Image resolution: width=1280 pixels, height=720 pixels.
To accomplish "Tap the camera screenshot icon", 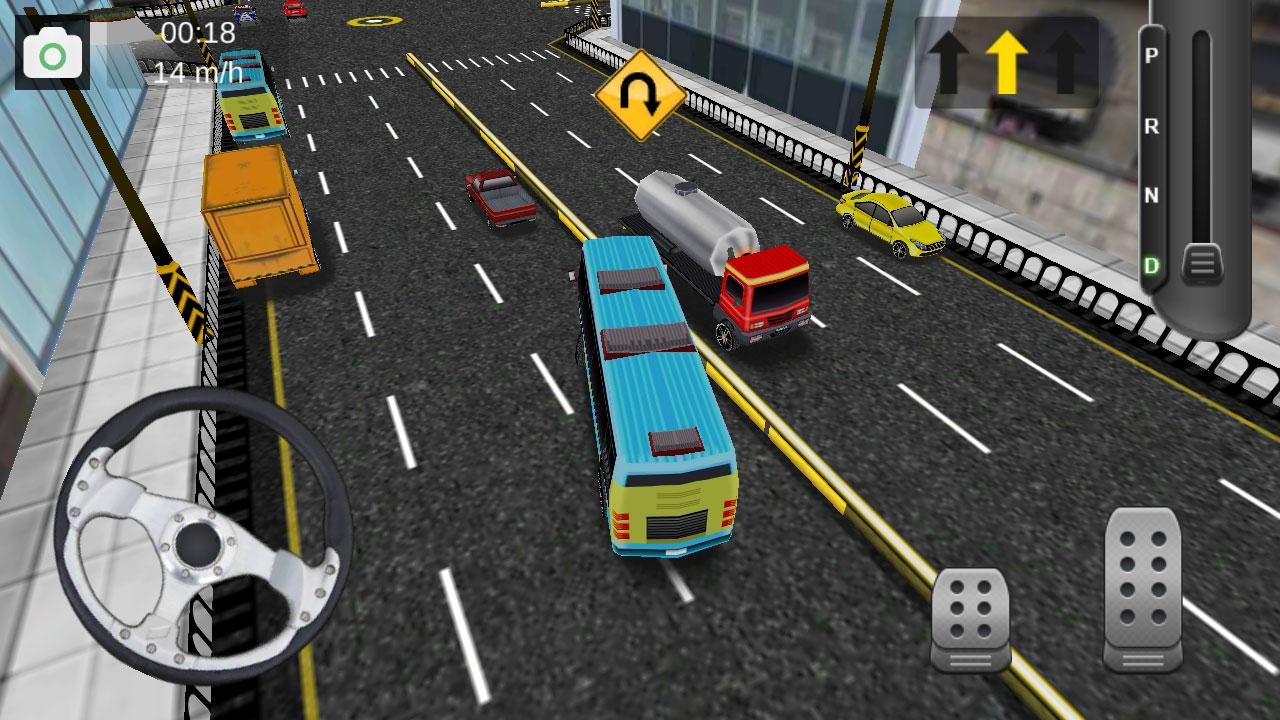I will 52,51.
